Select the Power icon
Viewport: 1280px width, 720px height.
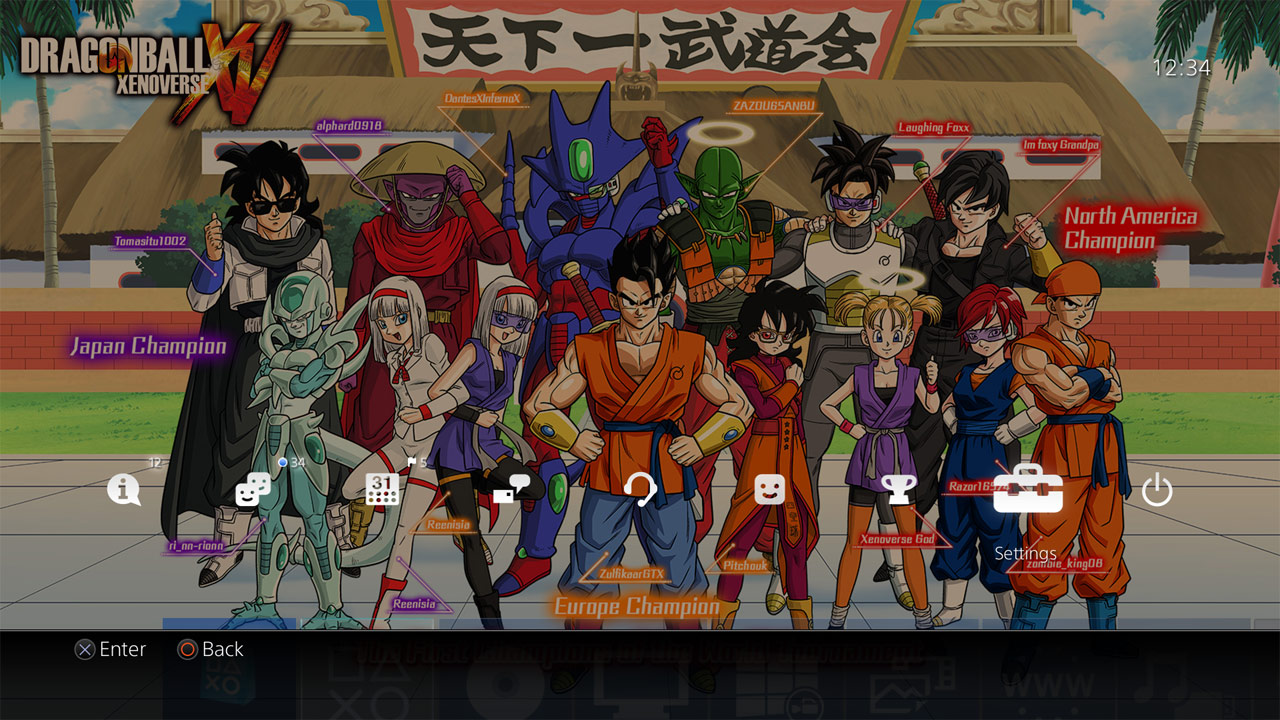(x=1157, y=490)
